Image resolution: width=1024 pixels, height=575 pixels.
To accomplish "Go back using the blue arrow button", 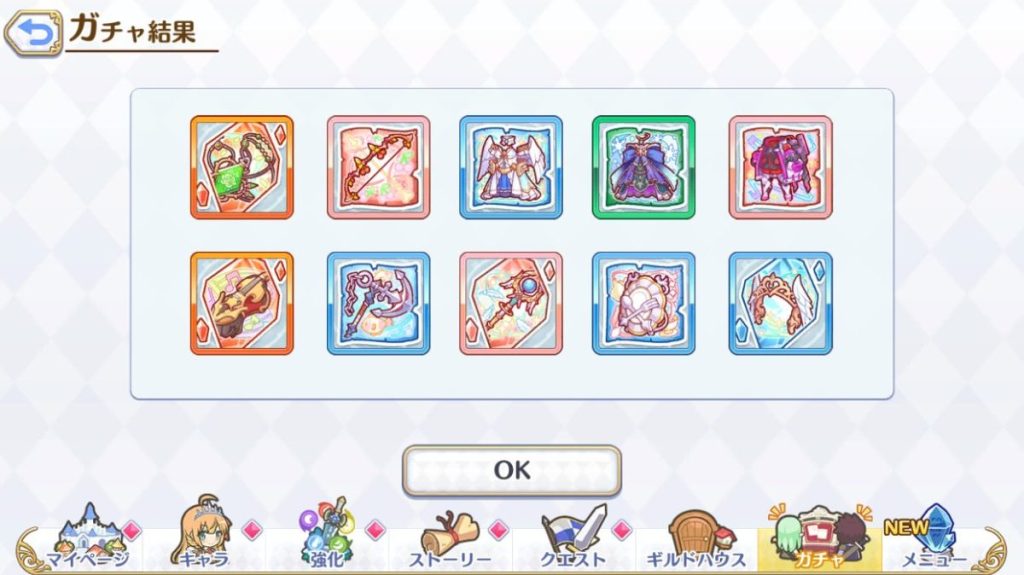I will [x=32, y=33].
